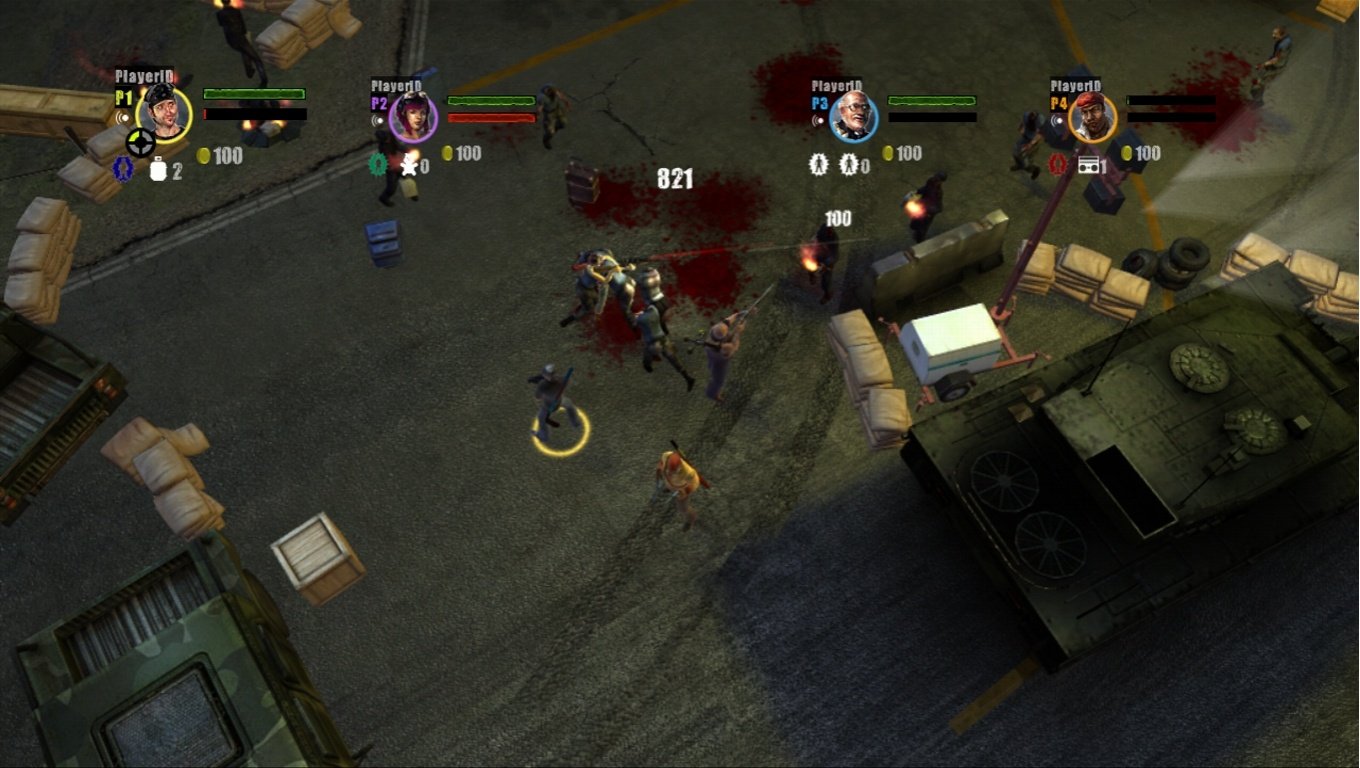This screenshot has width=1360, height=768.
Task: Click P2's teddy bear explosive icon
Action: (x=410, y=166)
